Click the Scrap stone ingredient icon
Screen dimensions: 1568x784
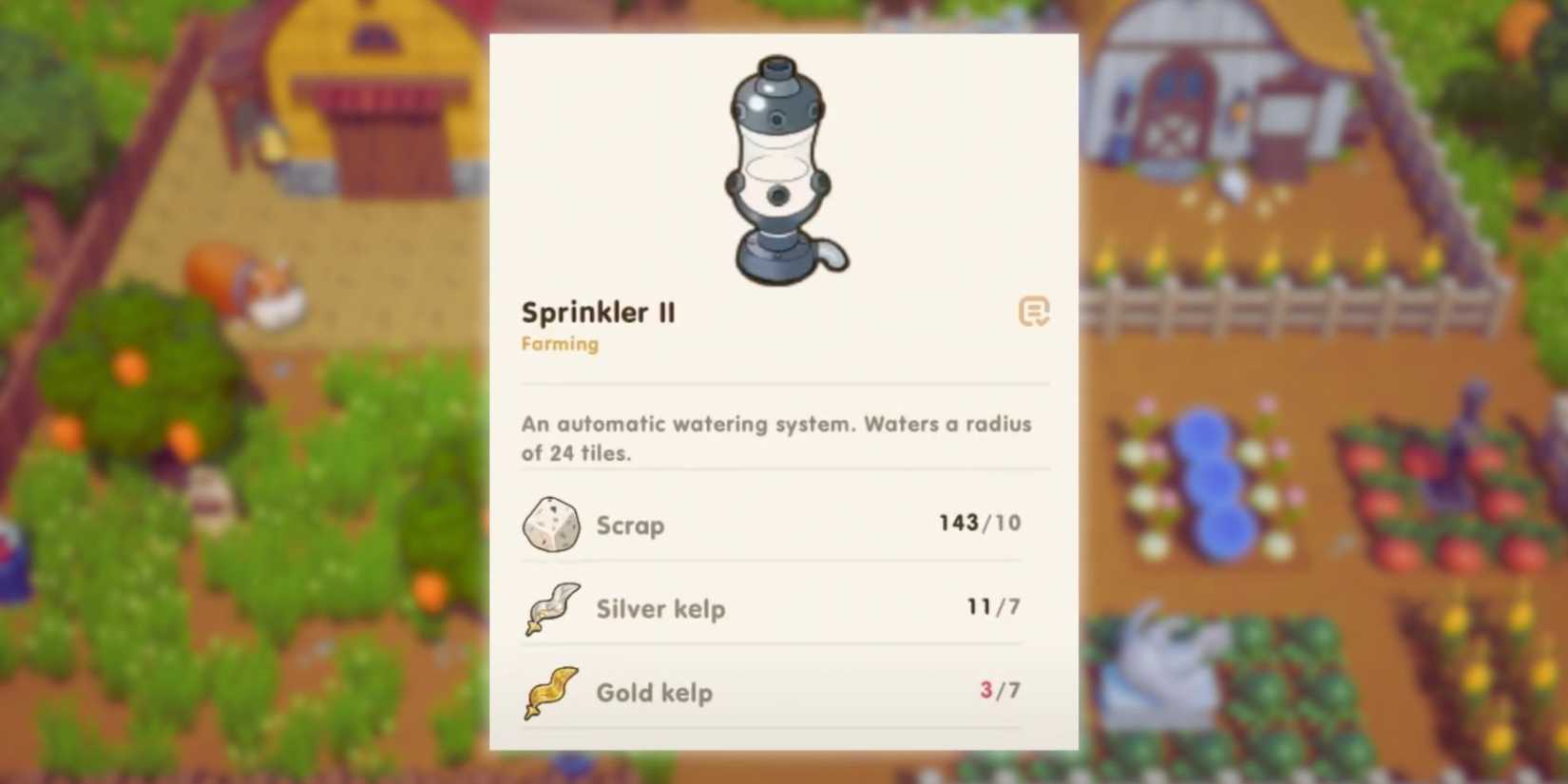click(x=551, y=524)
